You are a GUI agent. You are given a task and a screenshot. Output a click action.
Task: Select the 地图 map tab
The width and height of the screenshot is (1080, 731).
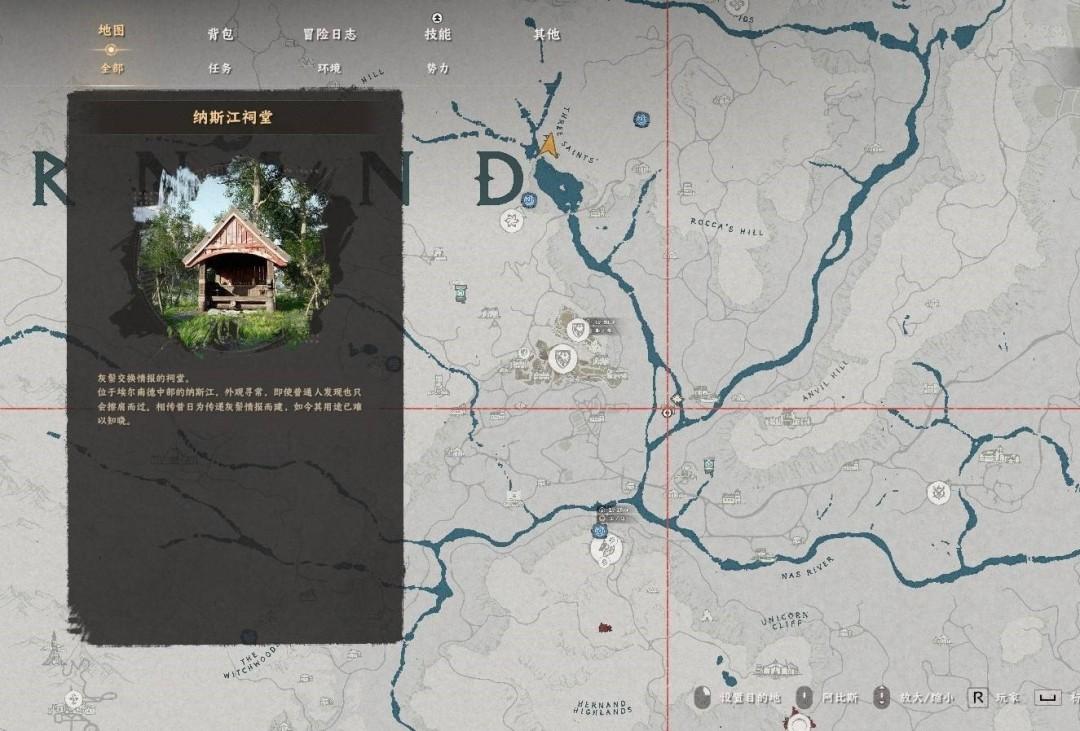pos(111,30)
